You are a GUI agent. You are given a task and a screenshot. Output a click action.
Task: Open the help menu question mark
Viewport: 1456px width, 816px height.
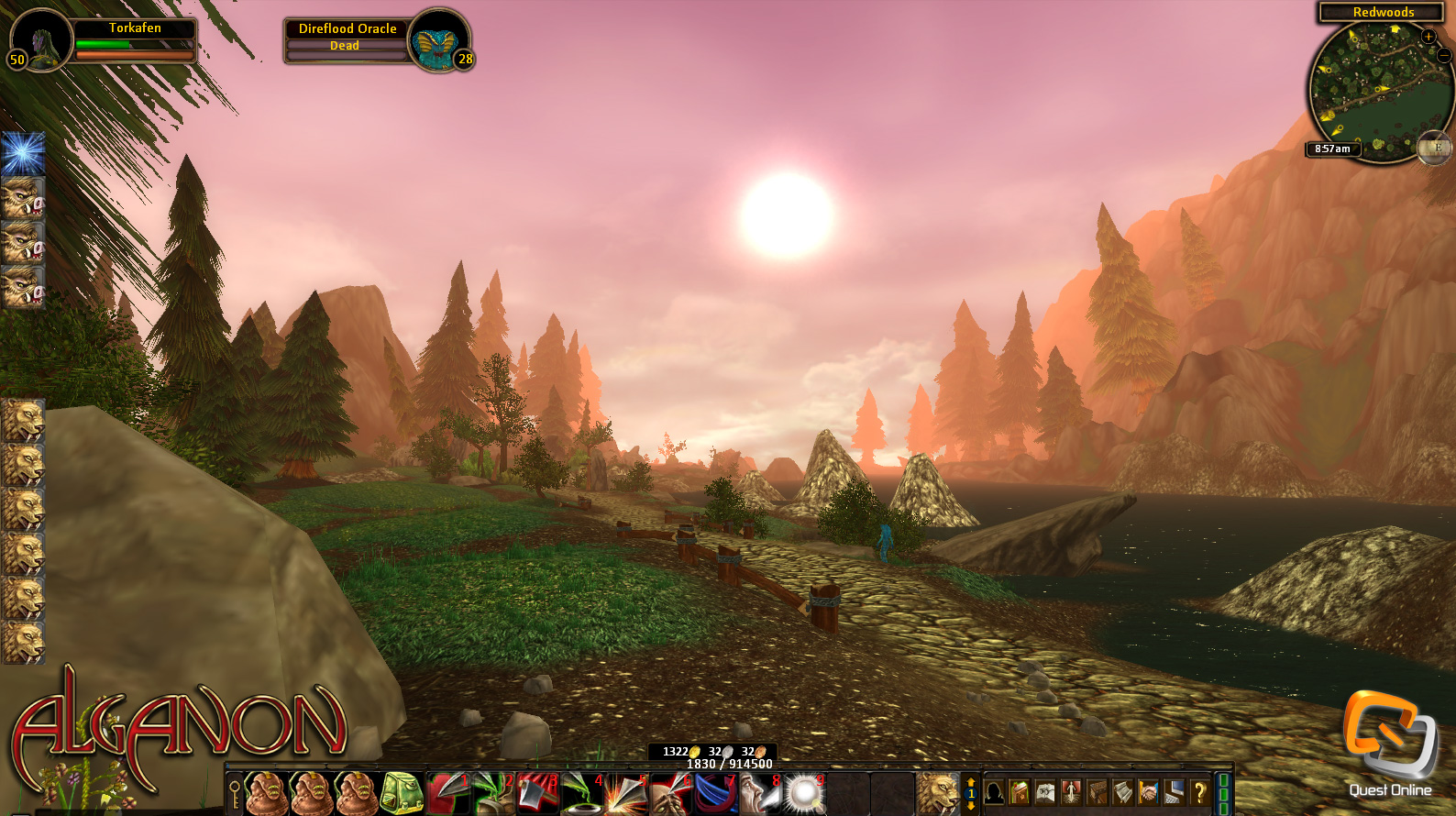pyautogui.click(x=1199, y=792)
